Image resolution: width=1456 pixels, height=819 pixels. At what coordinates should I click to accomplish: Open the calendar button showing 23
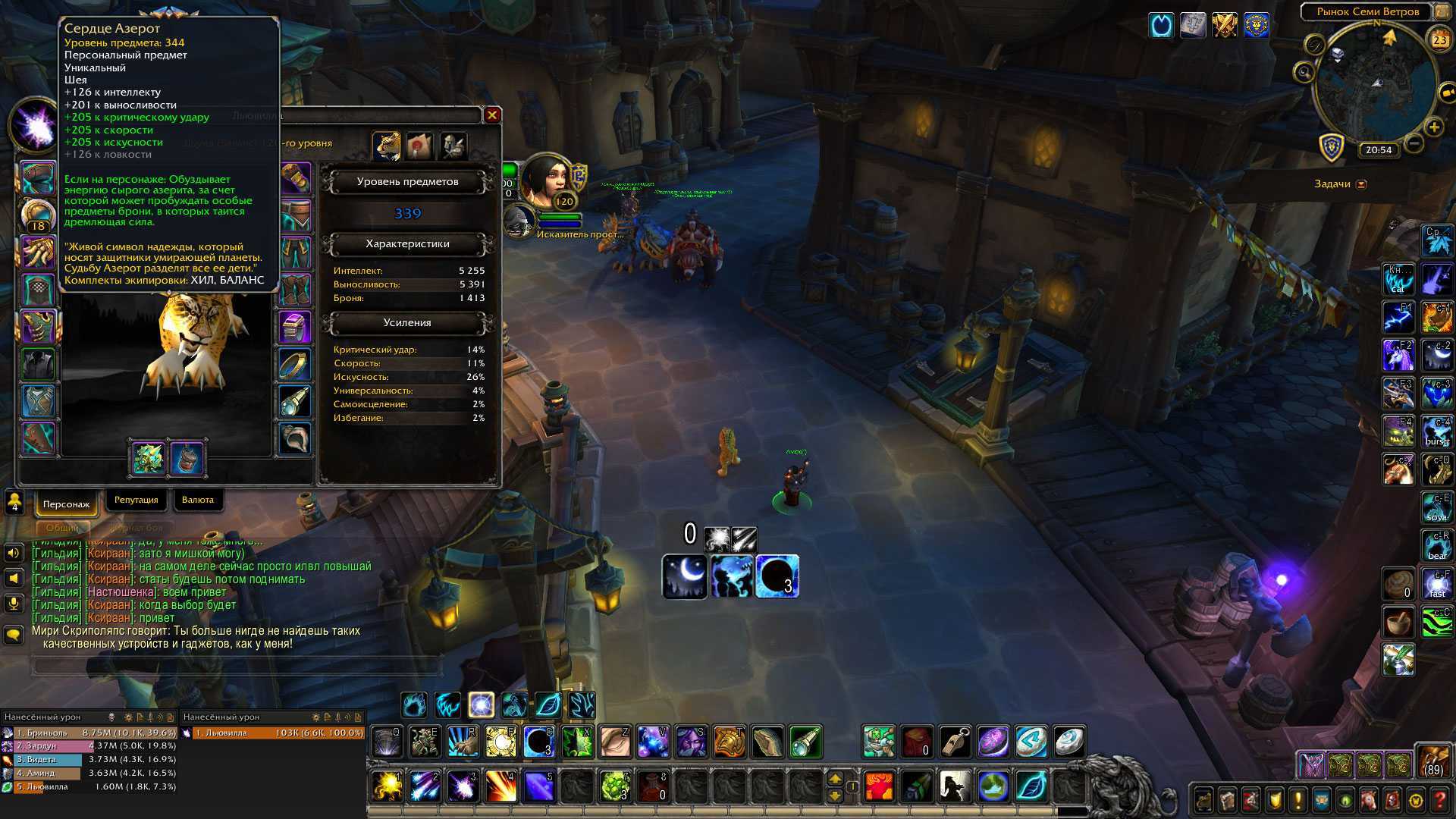click(x=1439, y=40)
